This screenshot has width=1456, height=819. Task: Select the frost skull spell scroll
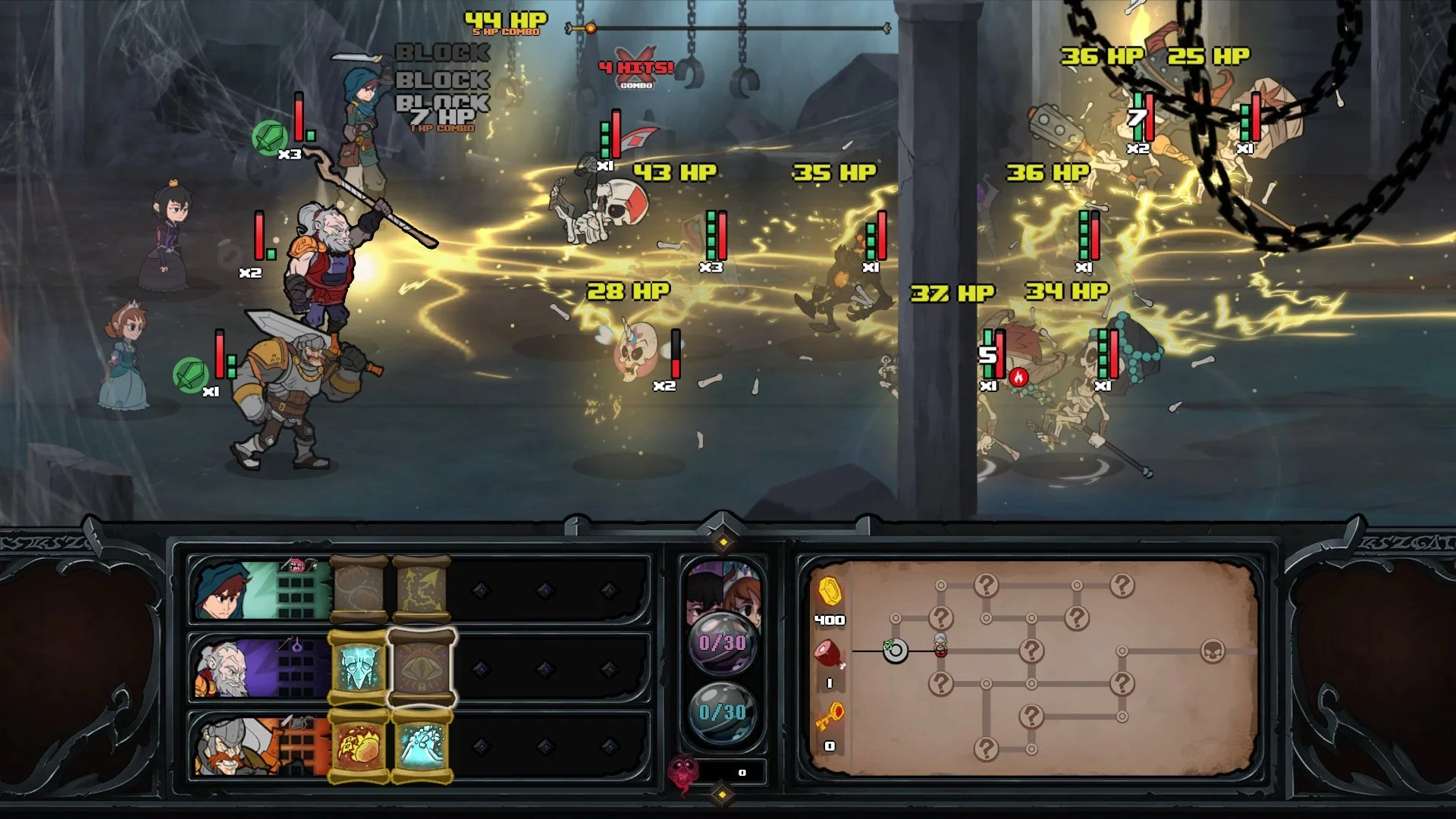pos(359,665)
